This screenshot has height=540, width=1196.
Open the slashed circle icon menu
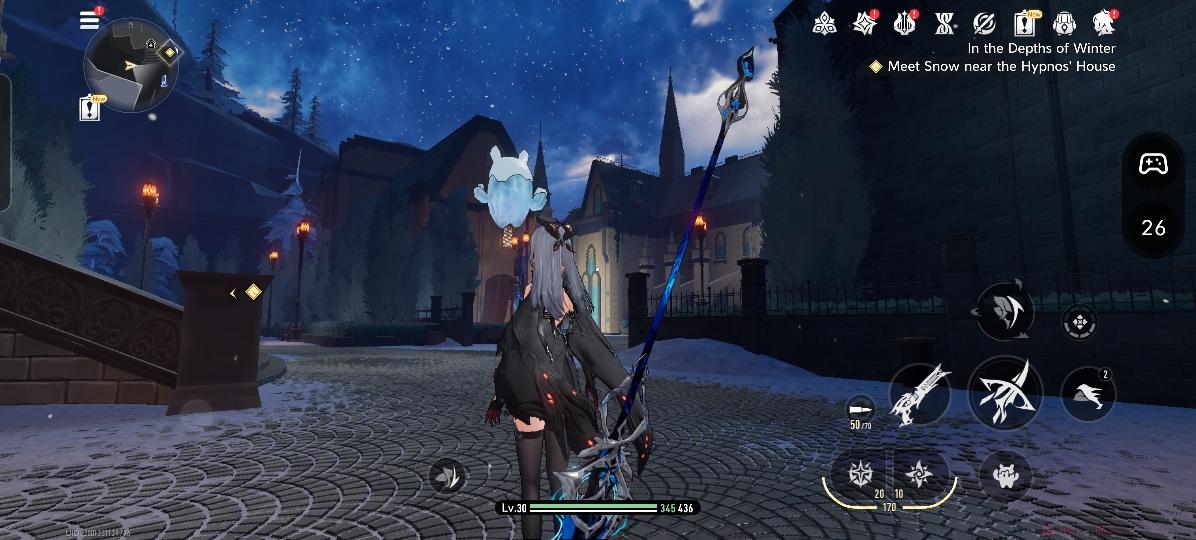pyautogui.click(x=985, y=22)
